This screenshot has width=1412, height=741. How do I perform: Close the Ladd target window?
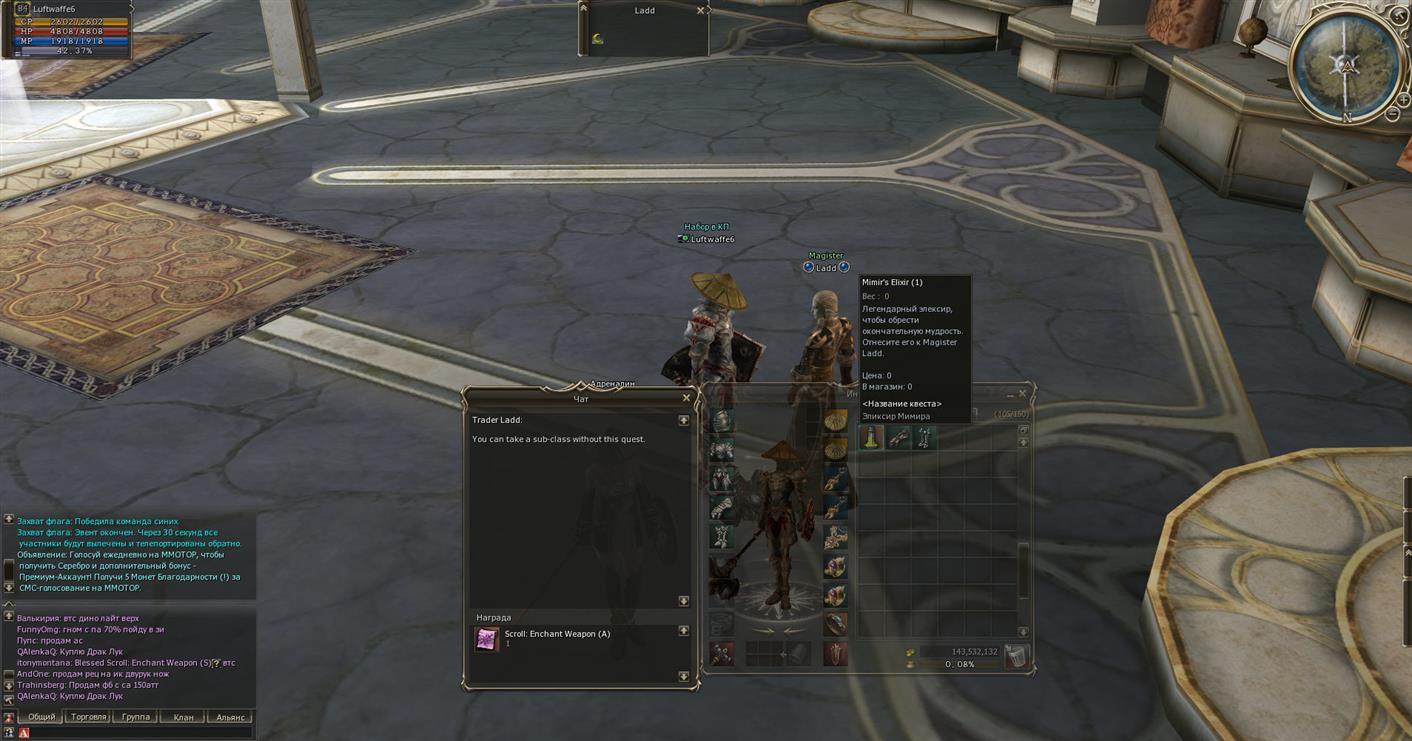point(700,11)
